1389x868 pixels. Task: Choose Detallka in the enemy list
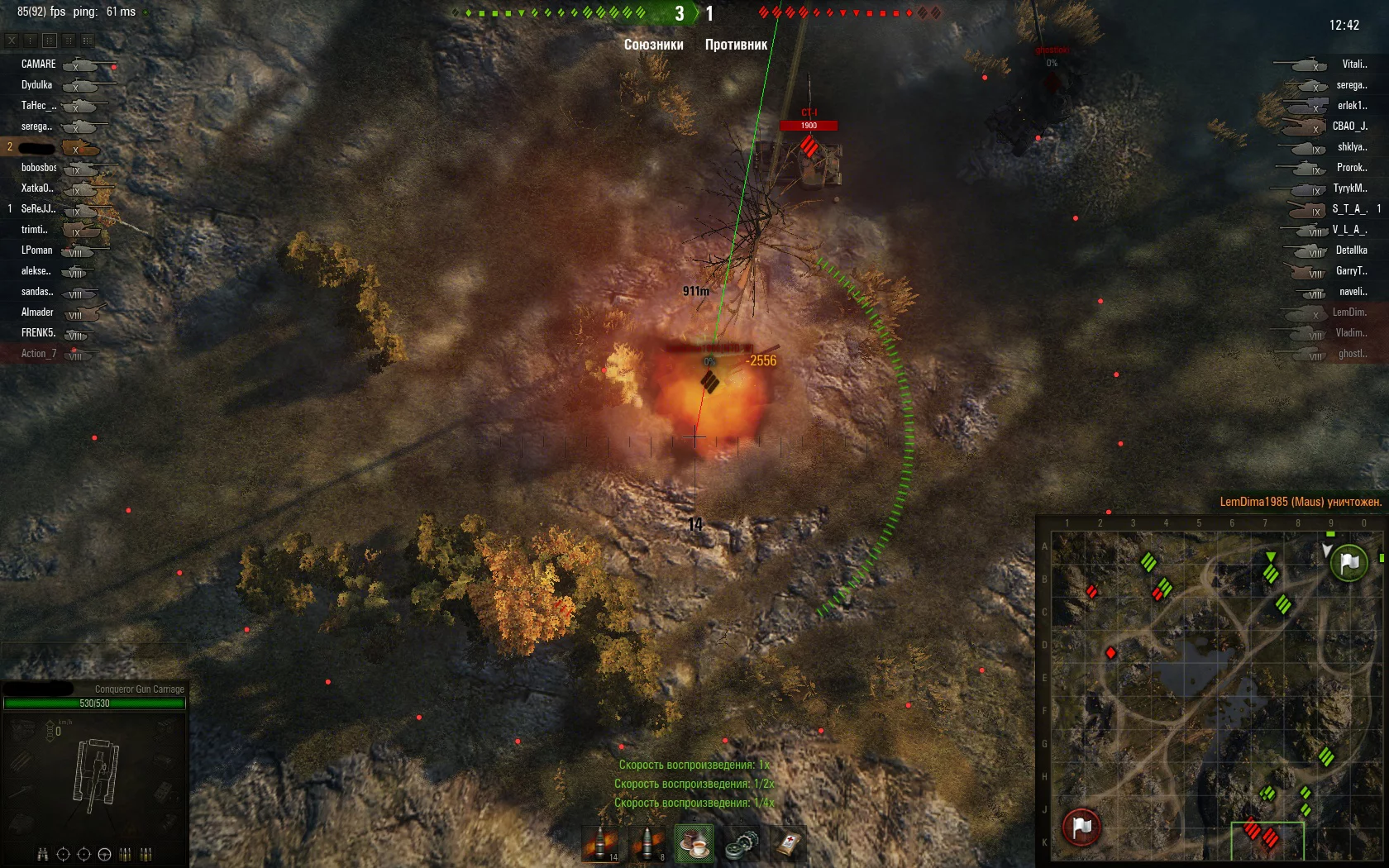pos(1351,250)
